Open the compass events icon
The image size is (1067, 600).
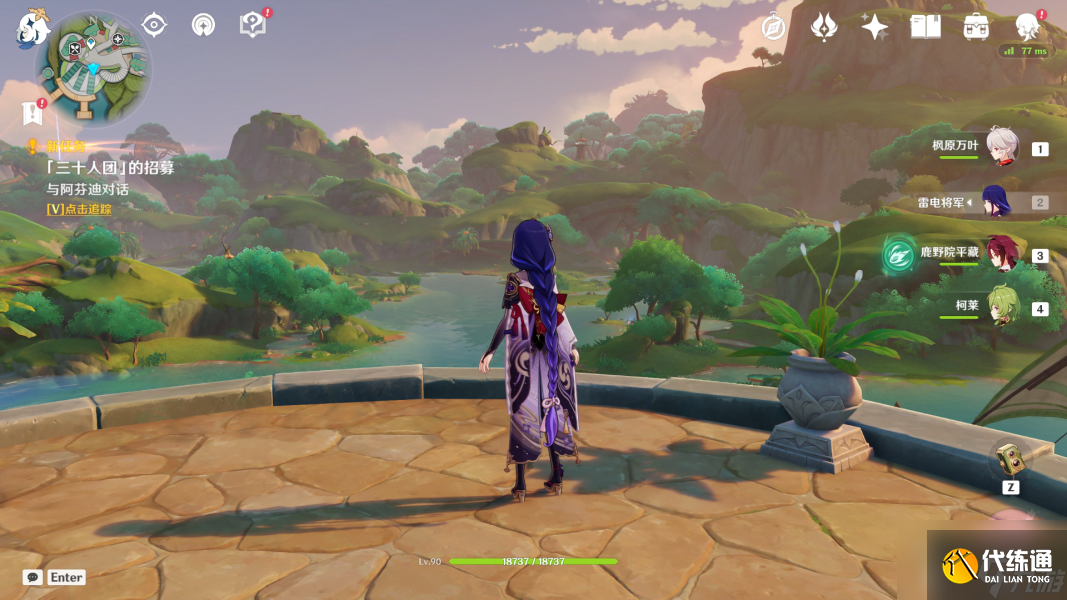click(x=772, y=27)
